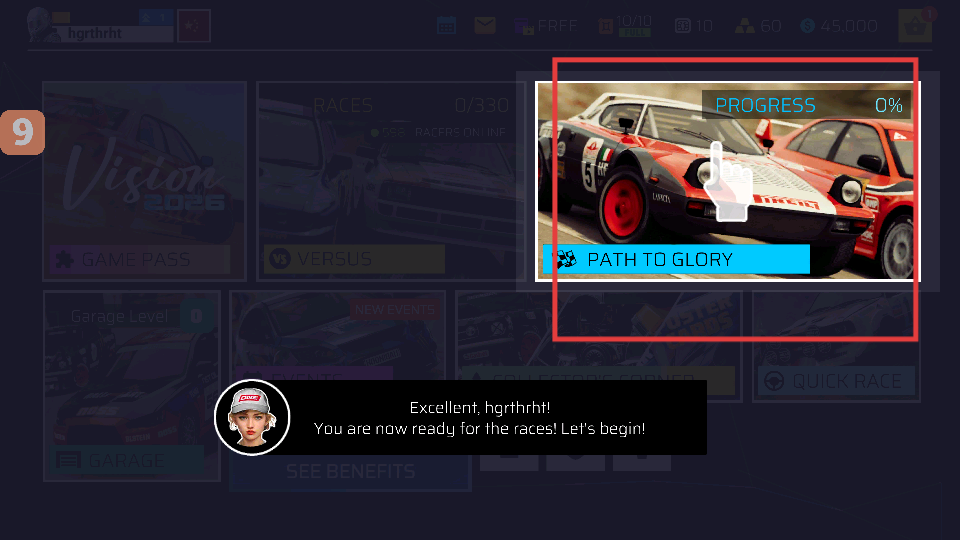Click the See Benefits button

click(x=350, y=471)
